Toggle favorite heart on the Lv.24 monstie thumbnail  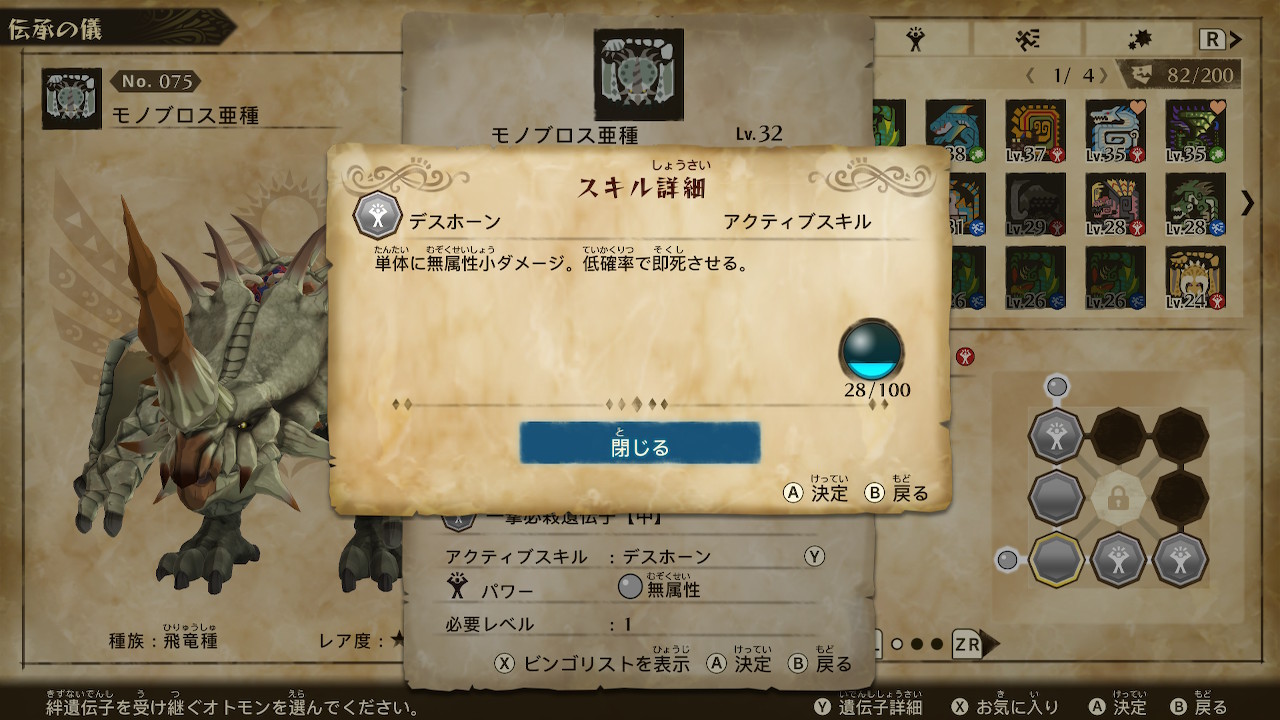click(x=1215, y=255)
